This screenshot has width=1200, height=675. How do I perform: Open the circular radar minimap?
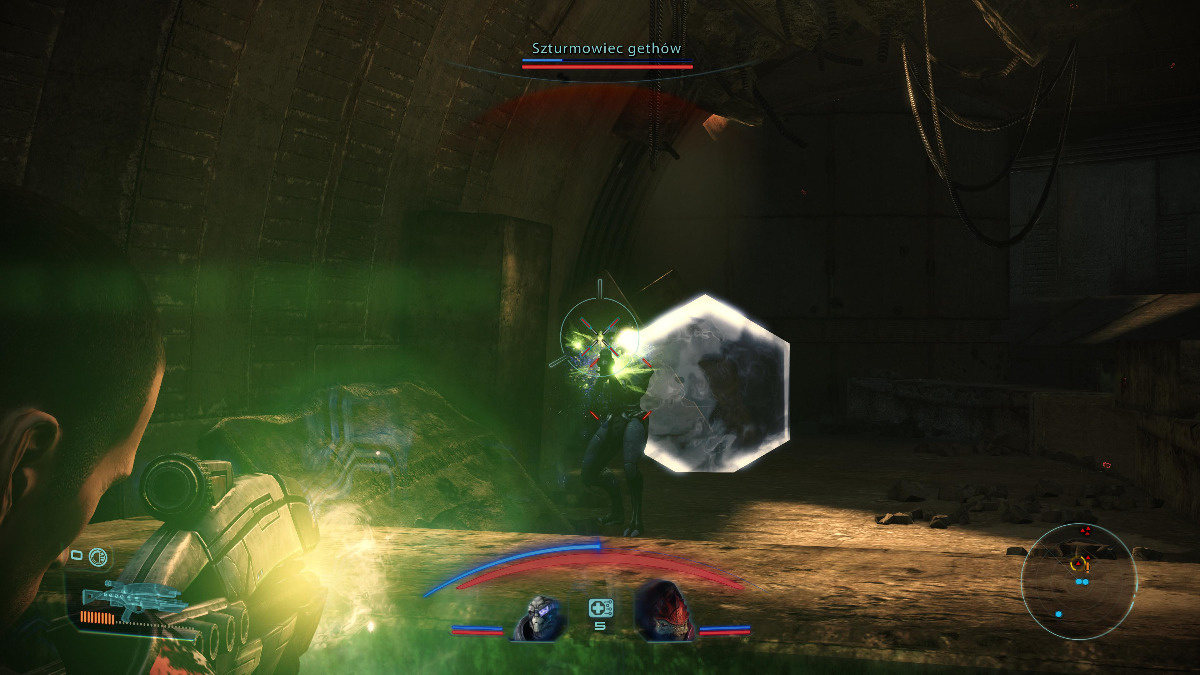[x=1078, y=582]
